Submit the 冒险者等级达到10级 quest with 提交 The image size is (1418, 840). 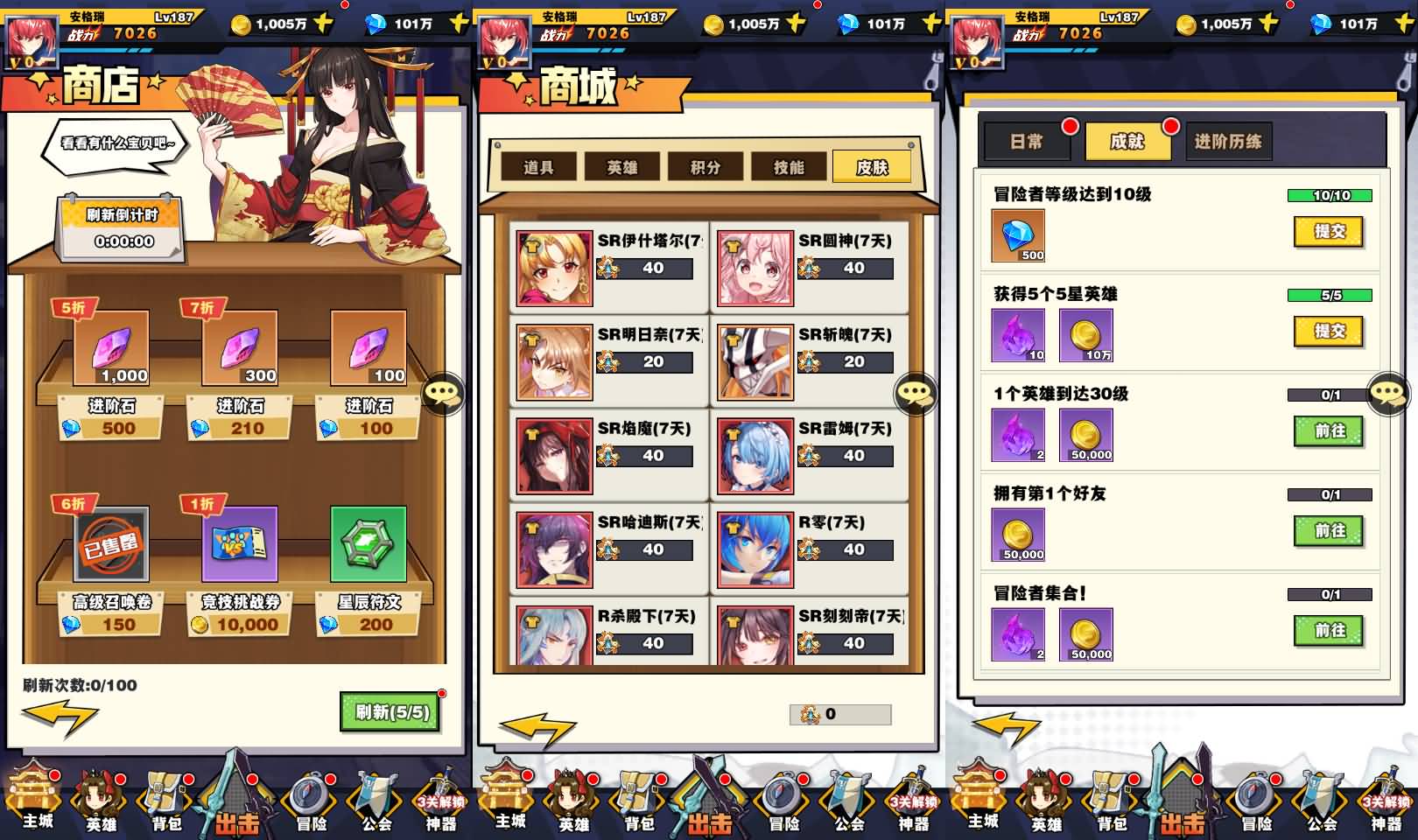click(1330, 232)
